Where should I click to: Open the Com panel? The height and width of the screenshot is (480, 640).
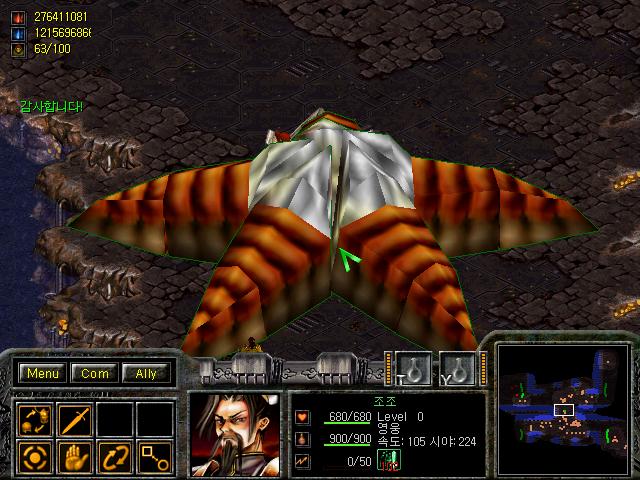[x=95, y=373]
